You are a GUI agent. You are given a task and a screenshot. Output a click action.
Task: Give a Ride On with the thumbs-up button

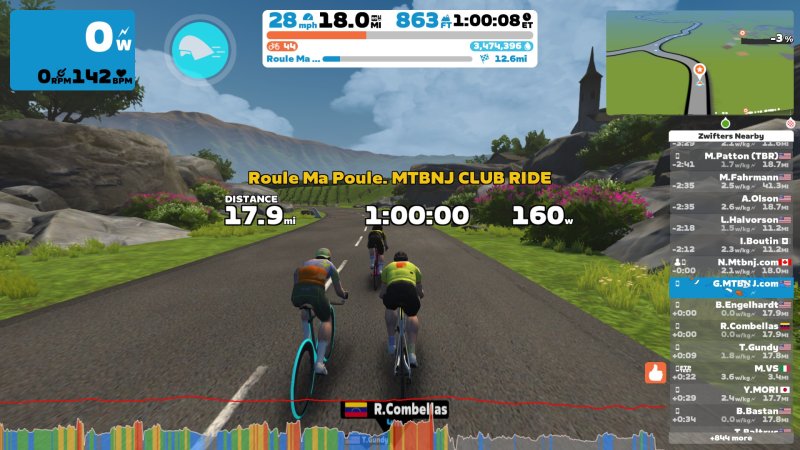click(655, 374)
